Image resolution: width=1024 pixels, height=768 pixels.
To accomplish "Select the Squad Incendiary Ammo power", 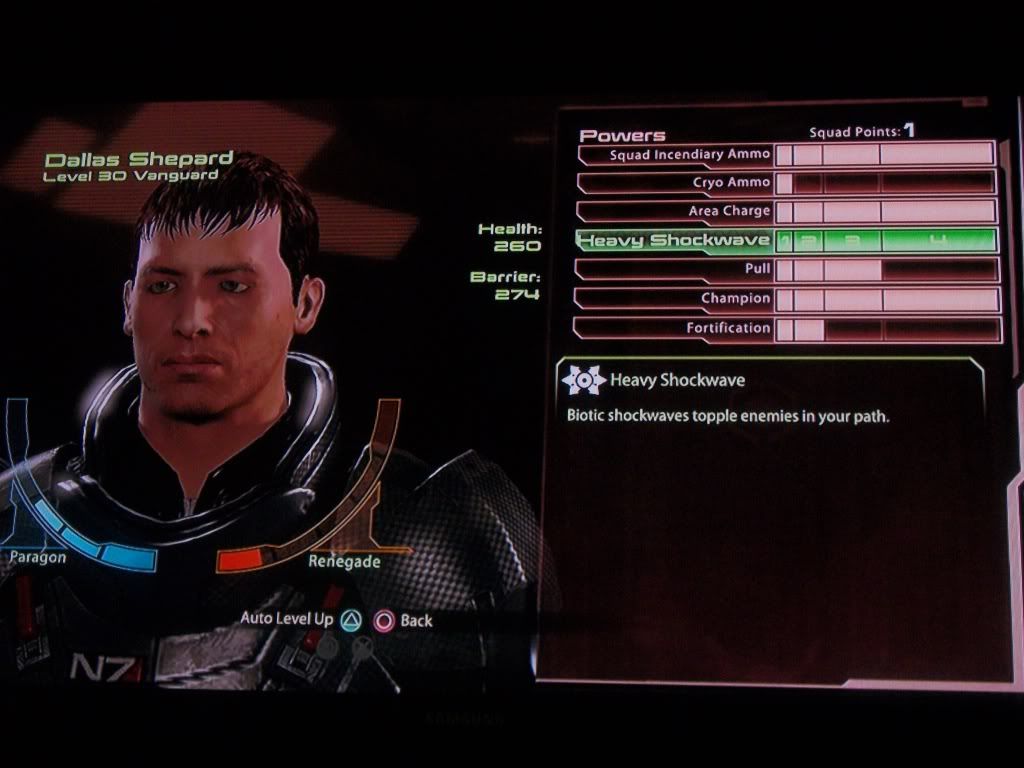I will tap(690, 155).
